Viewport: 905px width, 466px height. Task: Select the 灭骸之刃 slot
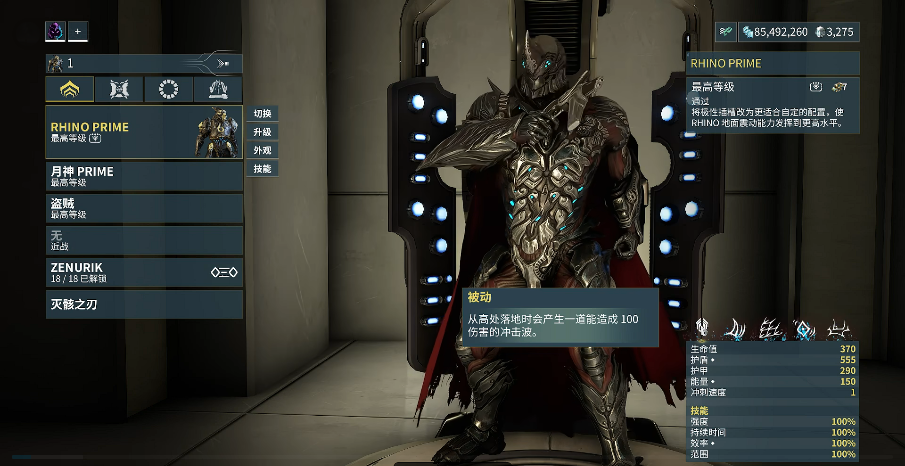[143, 303]
